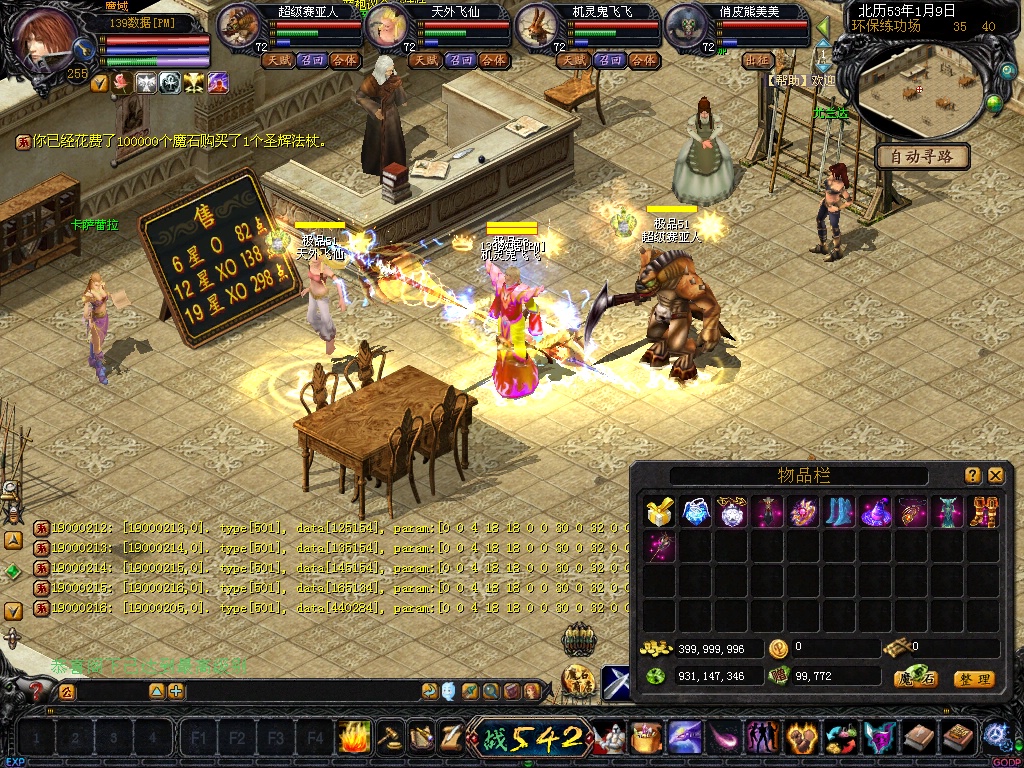Viewport: 1024px width, 768px height.
Task: Click the 自动寻路 auto-pathfinding button
Action: [x=922, y=156]
